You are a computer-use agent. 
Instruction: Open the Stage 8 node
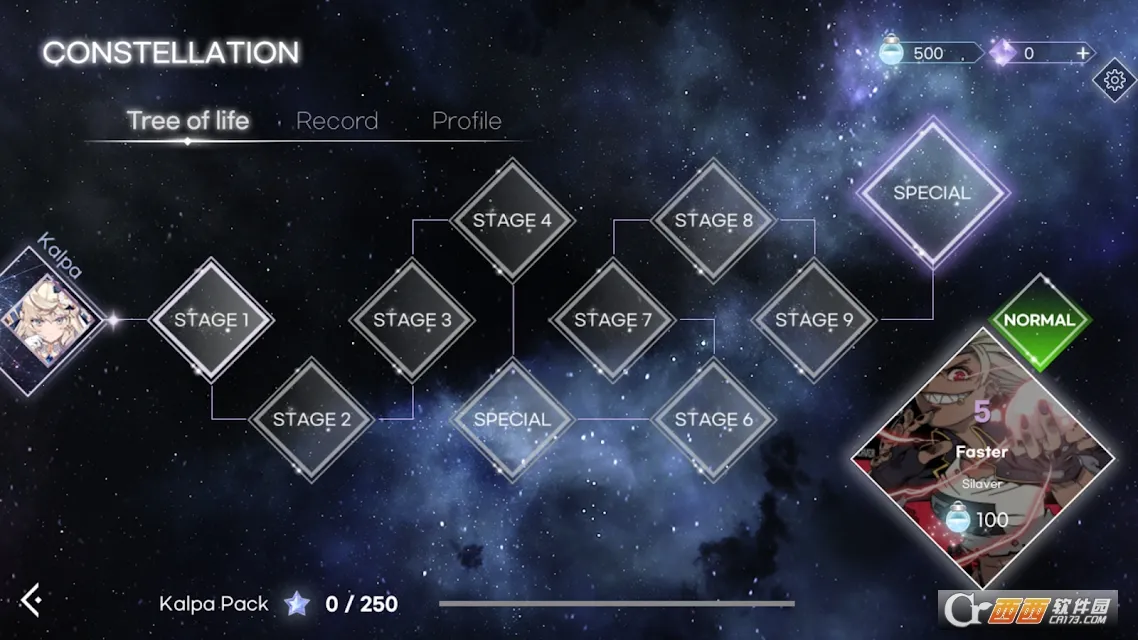tap(713, 220)
